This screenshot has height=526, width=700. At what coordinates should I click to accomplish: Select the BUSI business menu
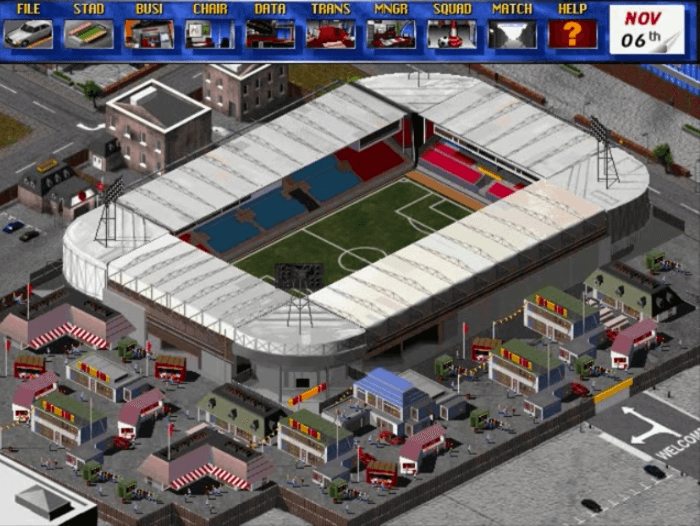pyautogui.click(x=149, y=28)
